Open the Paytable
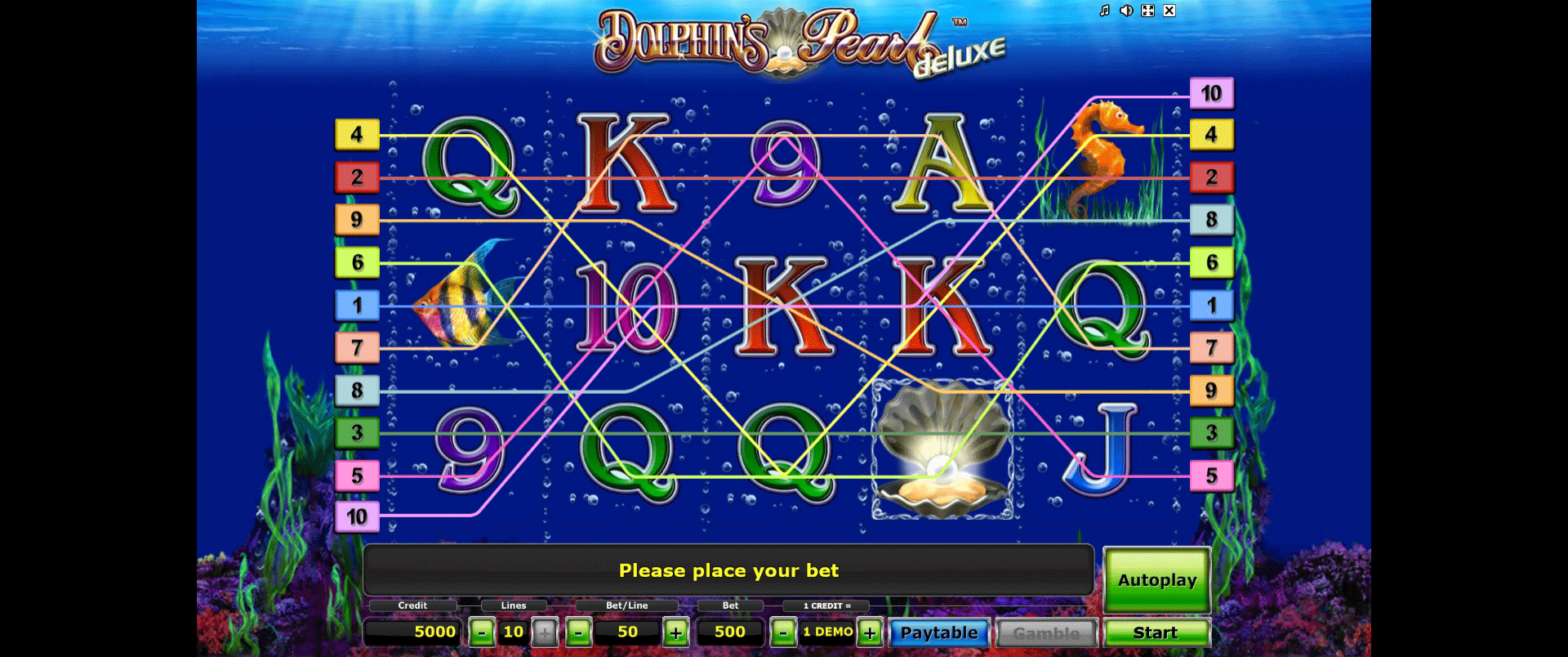 939,632
